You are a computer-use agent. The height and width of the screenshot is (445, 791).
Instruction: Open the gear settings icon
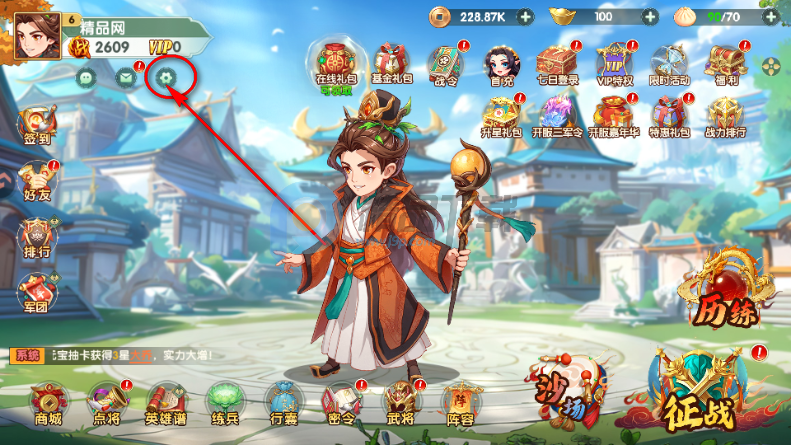[166, 76]
